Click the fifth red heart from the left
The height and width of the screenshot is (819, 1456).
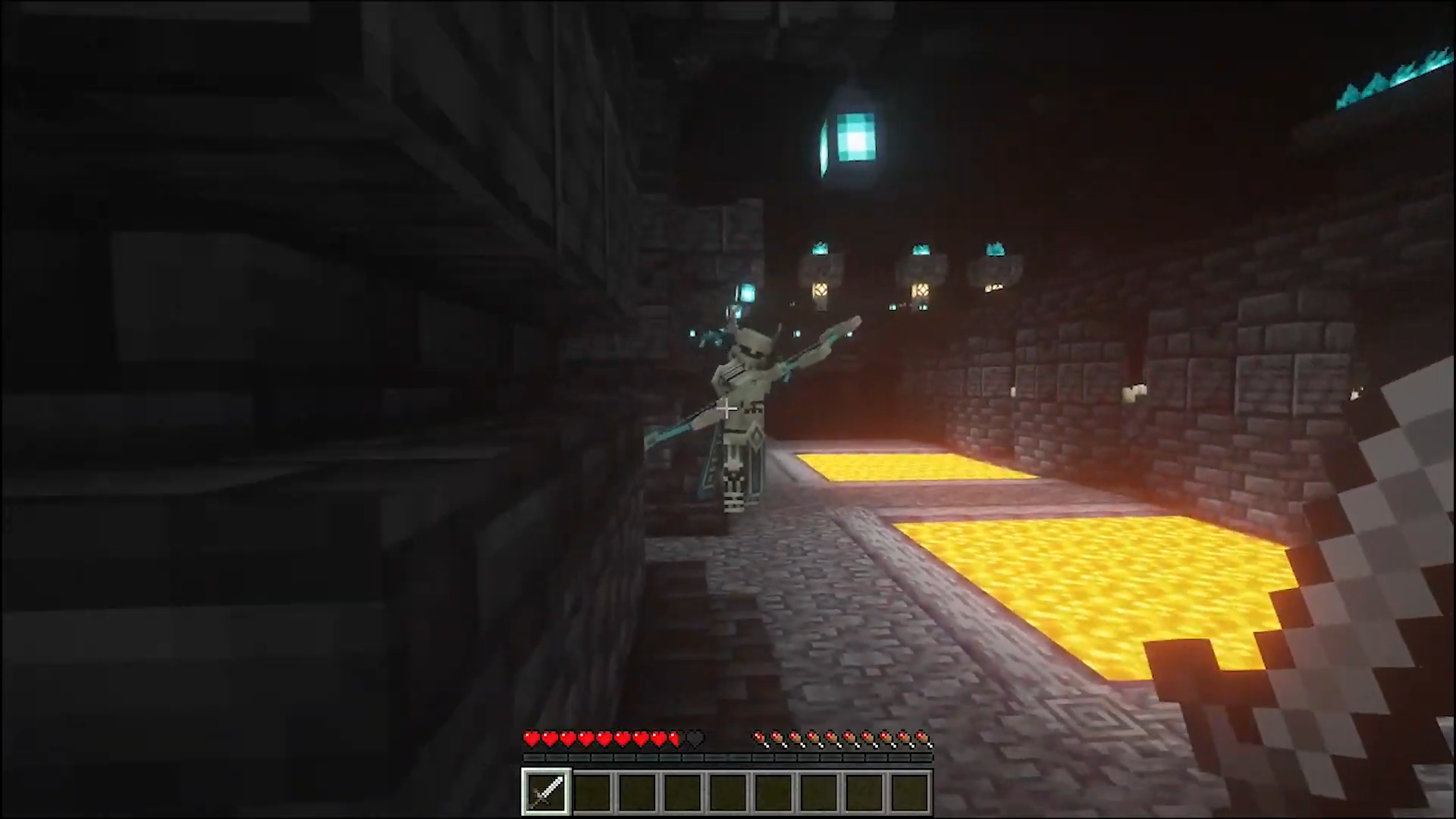coord(603,739)
